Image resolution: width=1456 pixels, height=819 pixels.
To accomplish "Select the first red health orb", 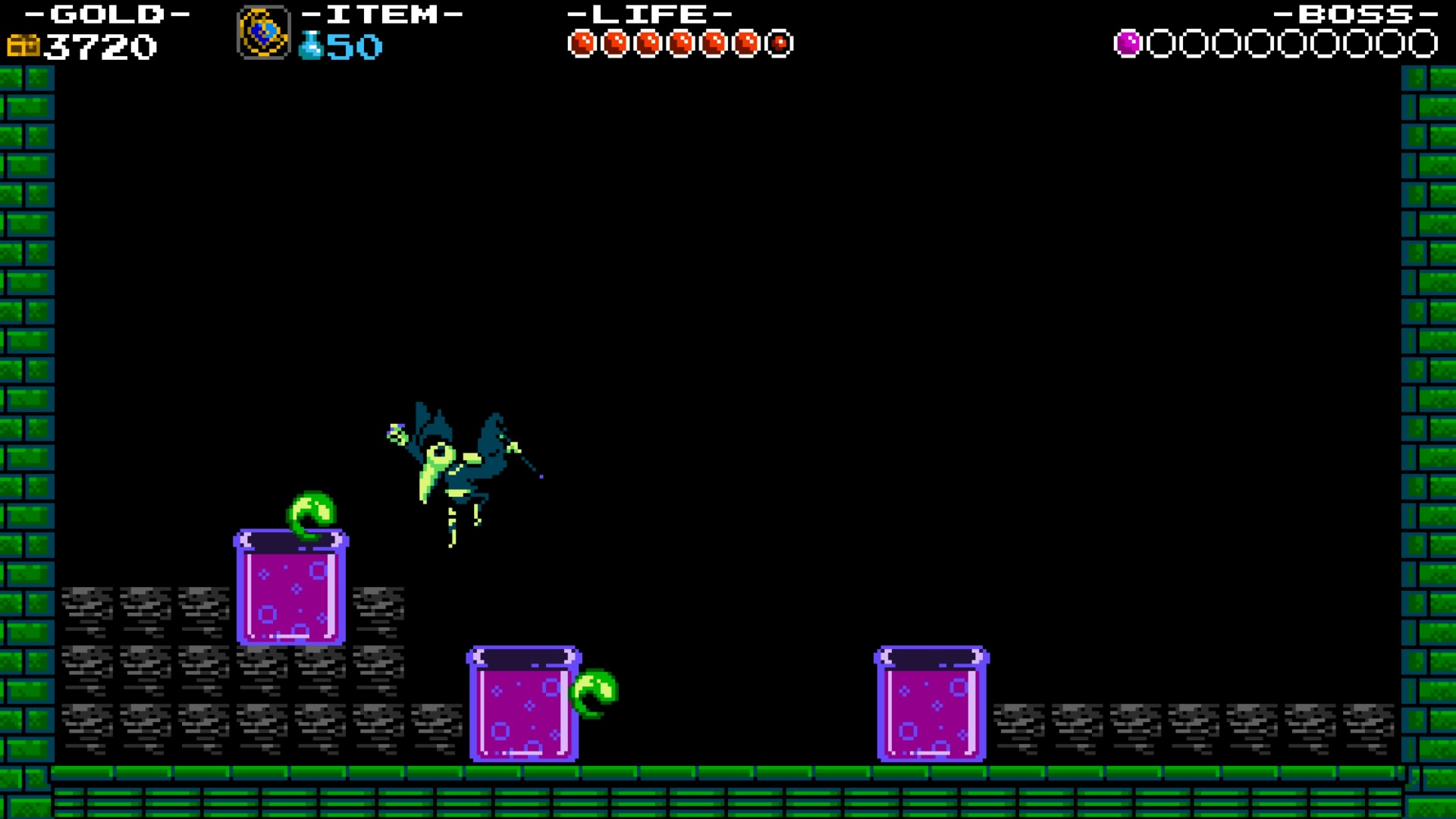I will pyautogui.click(x=584, y=42).
